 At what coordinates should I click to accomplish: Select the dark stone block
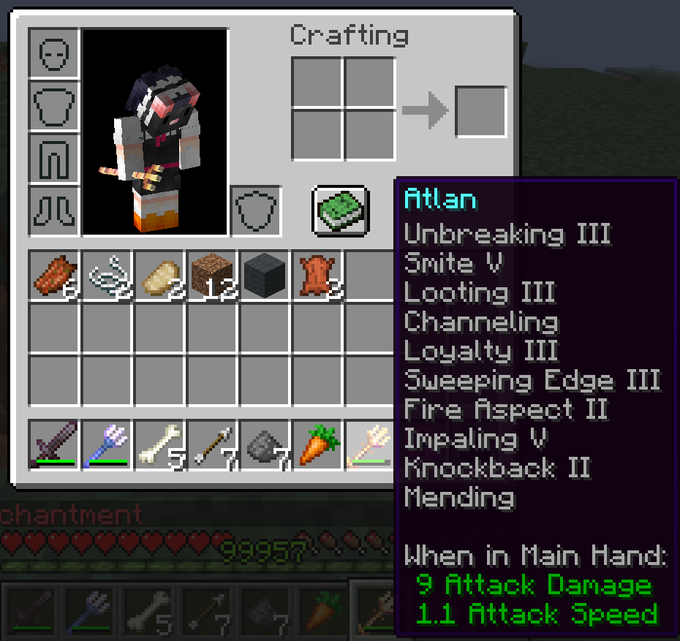[x=264, y=275]
